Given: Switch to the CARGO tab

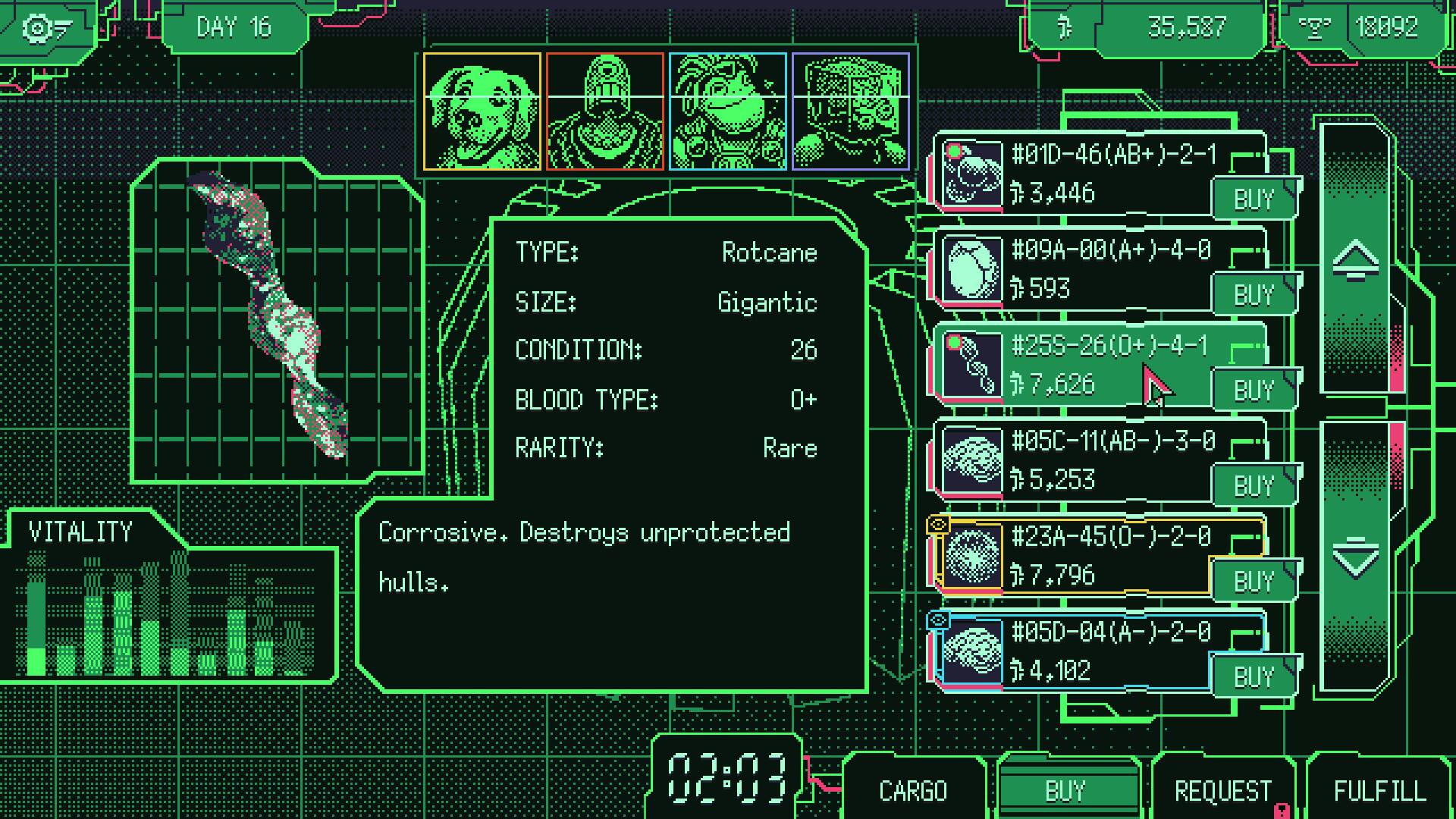Looking at the screenshot, I should pyautogui.click(x=912, y=789).
